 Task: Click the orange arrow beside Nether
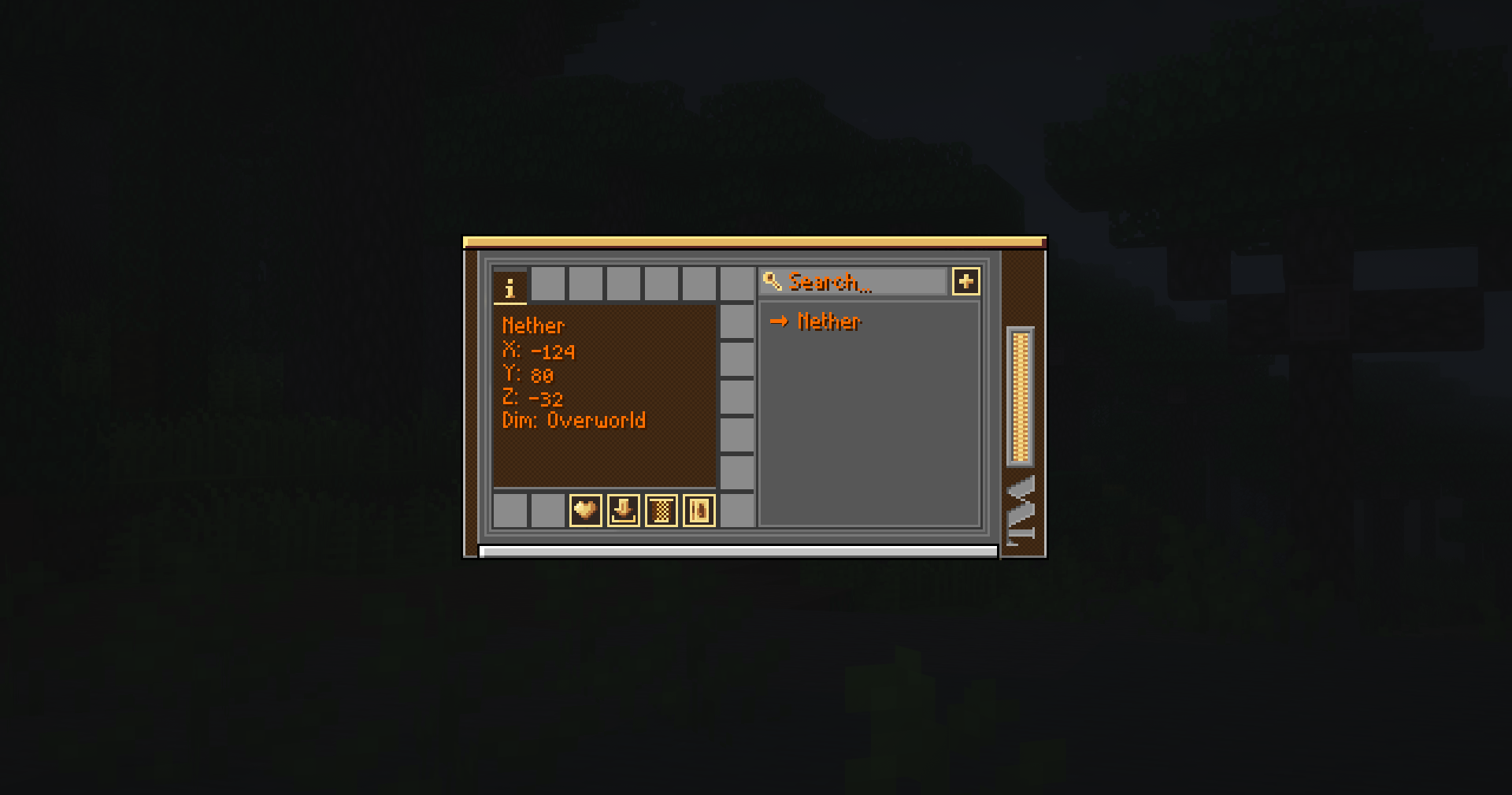[x=780, y=321]
